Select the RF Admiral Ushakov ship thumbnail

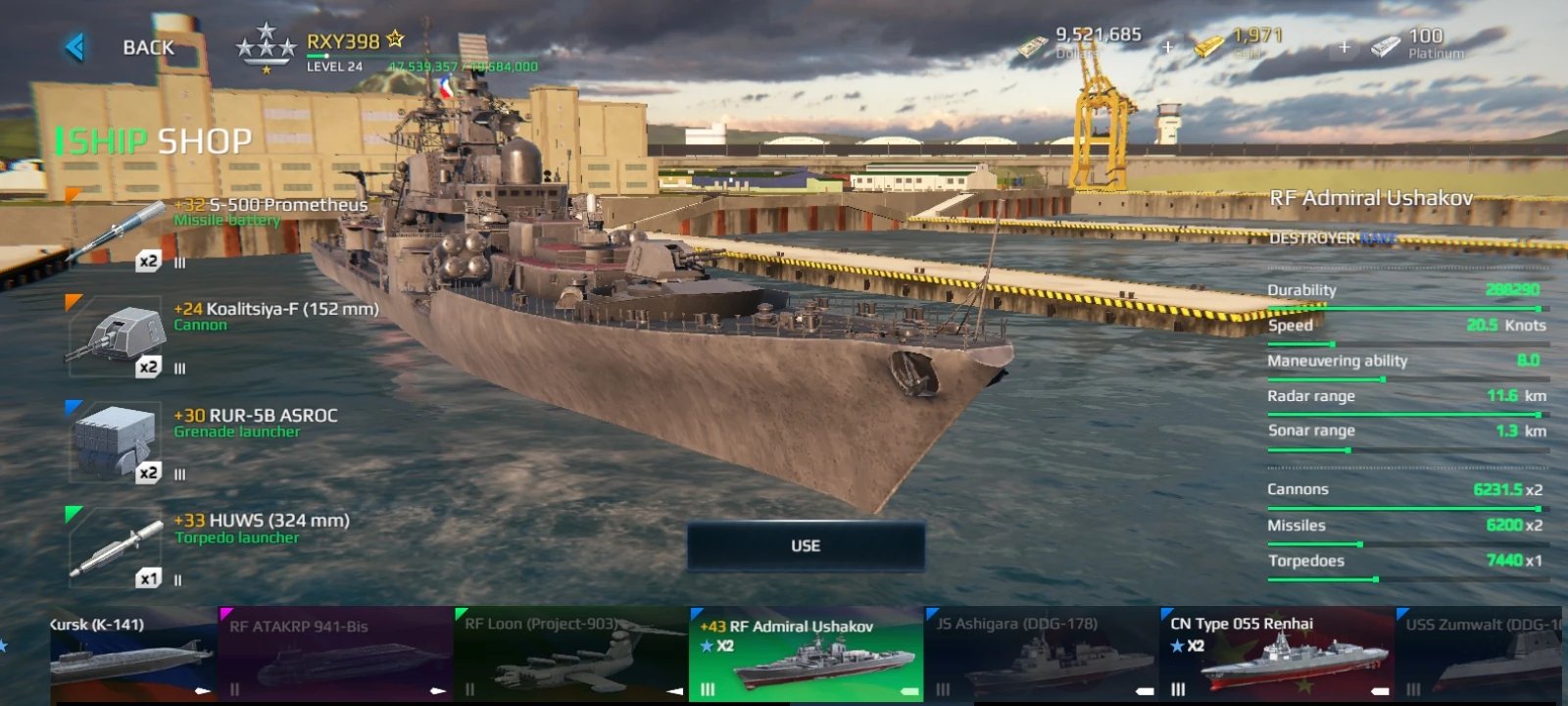click(806, 655)
